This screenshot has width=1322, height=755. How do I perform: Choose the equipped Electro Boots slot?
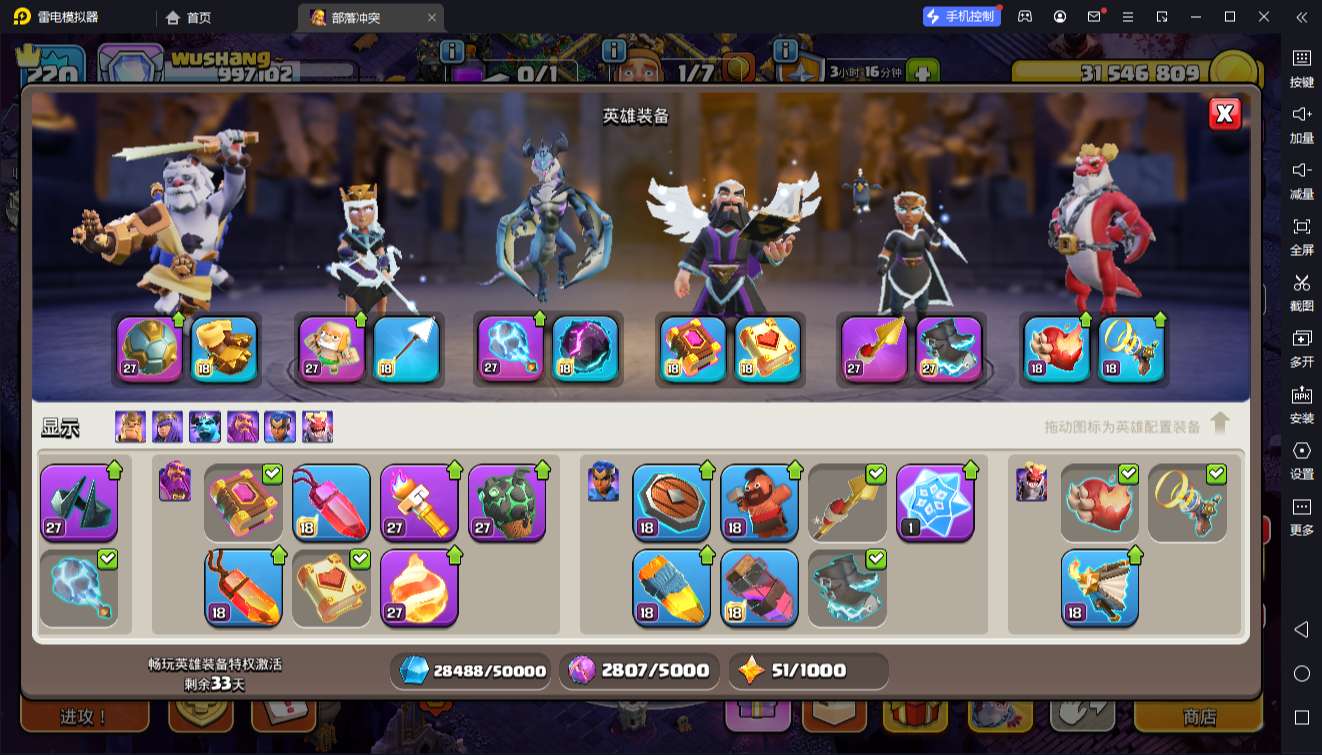click(x=948, y=349)
